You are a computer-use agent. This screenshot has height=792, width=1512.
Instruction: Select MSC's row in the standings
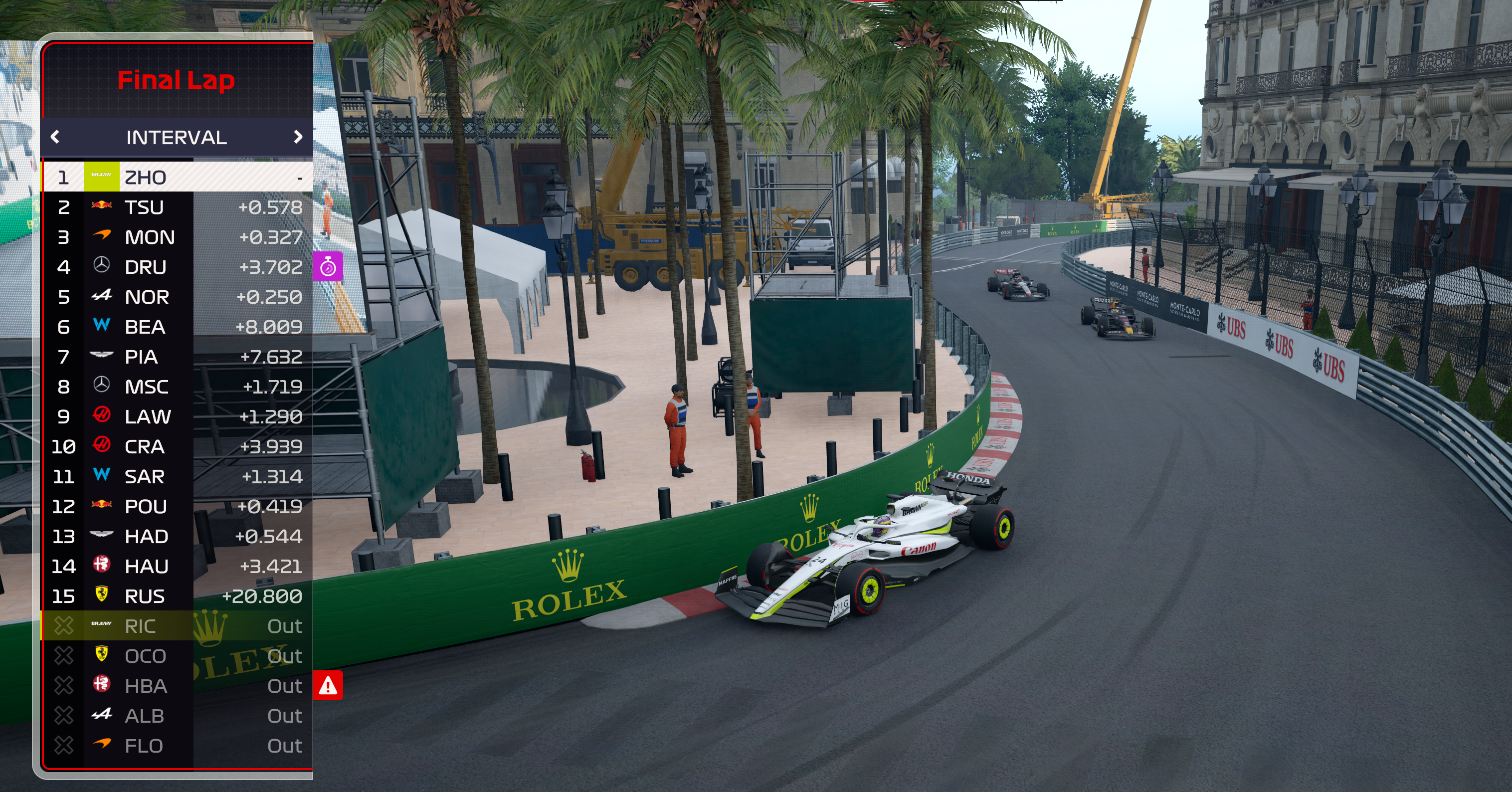176,387
